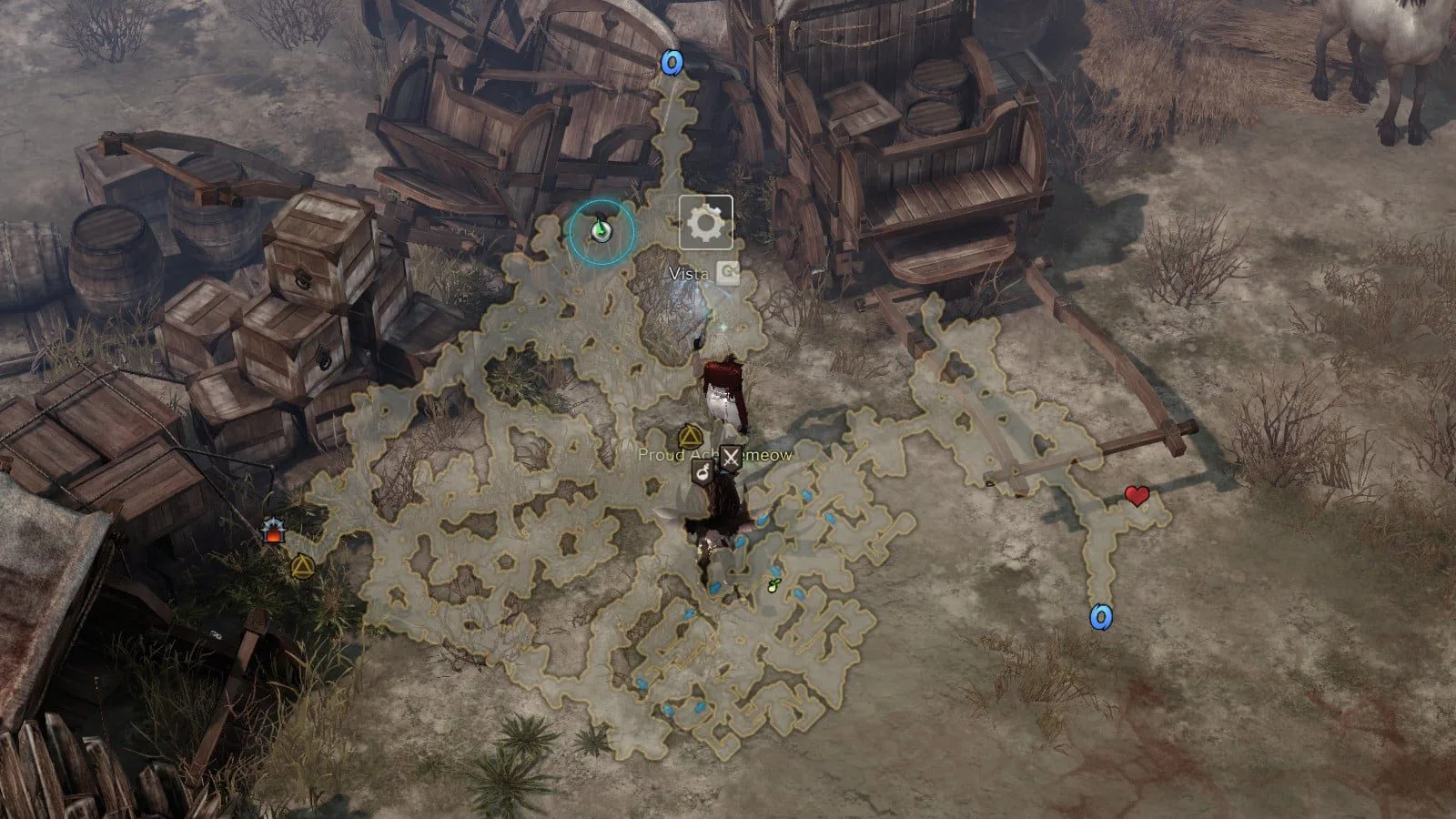Click the Vista gear interaction icon

[706, 222]
